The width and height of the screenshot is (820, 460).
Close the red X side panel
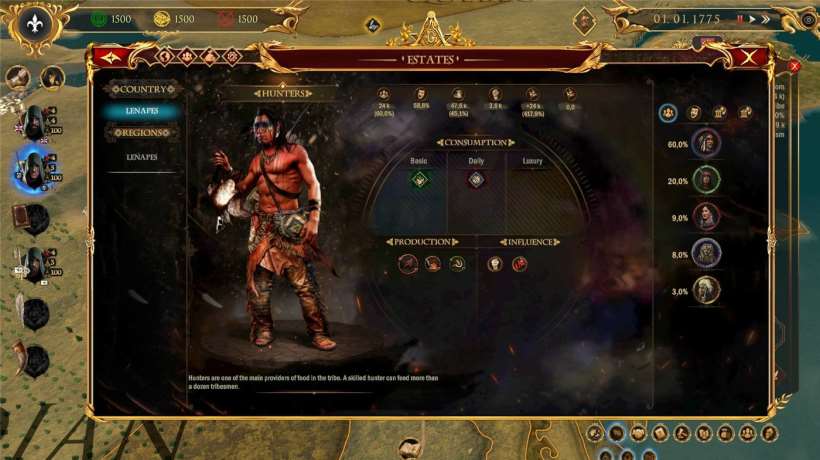795,66
